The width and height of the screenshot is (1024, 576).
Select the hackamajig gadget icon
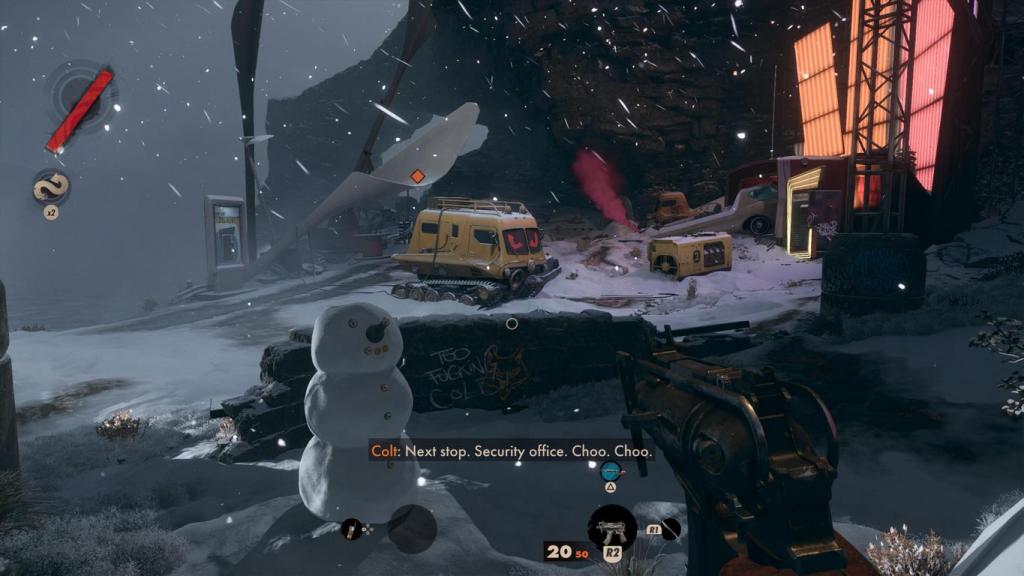coord(351,529)
